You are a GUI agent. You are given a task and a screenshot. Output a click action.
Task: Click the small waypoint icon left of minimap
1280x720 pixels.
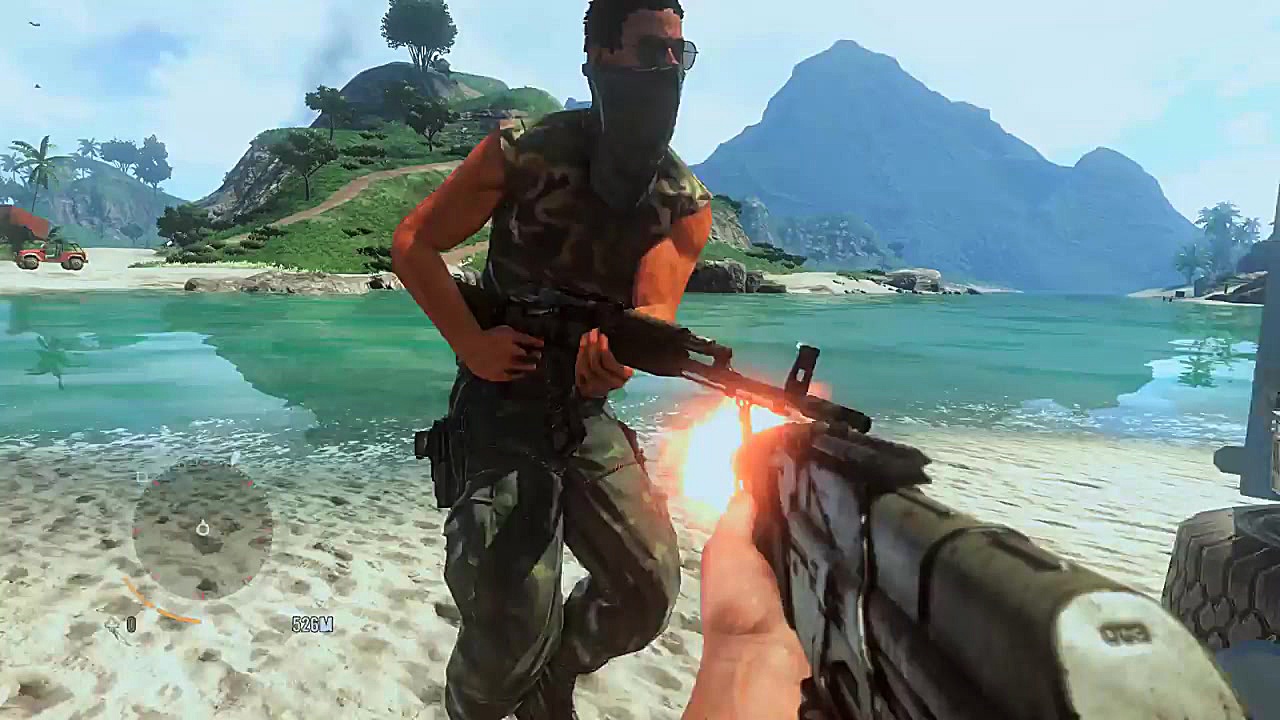click(x=140, y=477)
